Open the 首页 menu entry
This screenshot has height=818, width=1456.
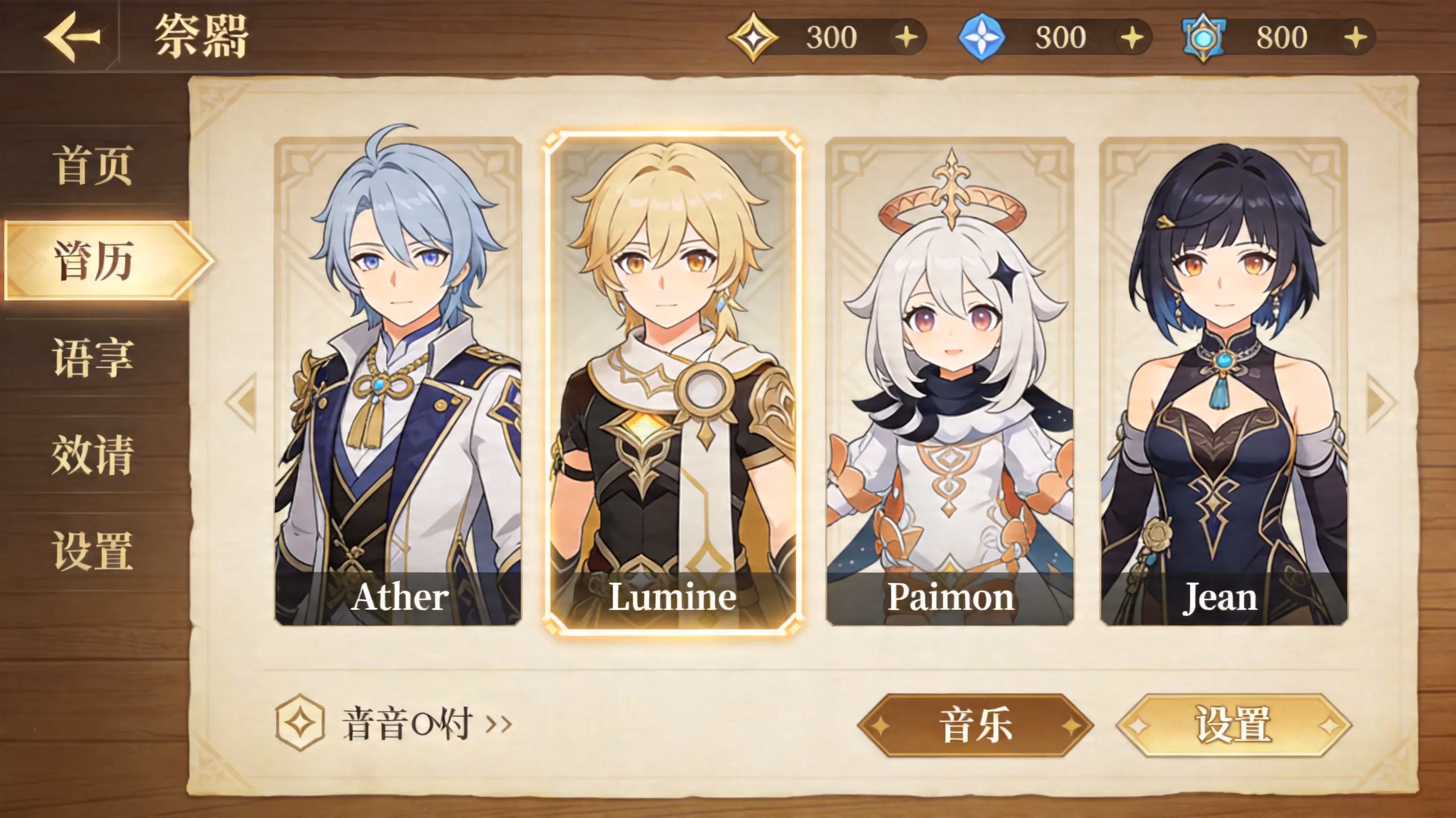click(93, 165)
